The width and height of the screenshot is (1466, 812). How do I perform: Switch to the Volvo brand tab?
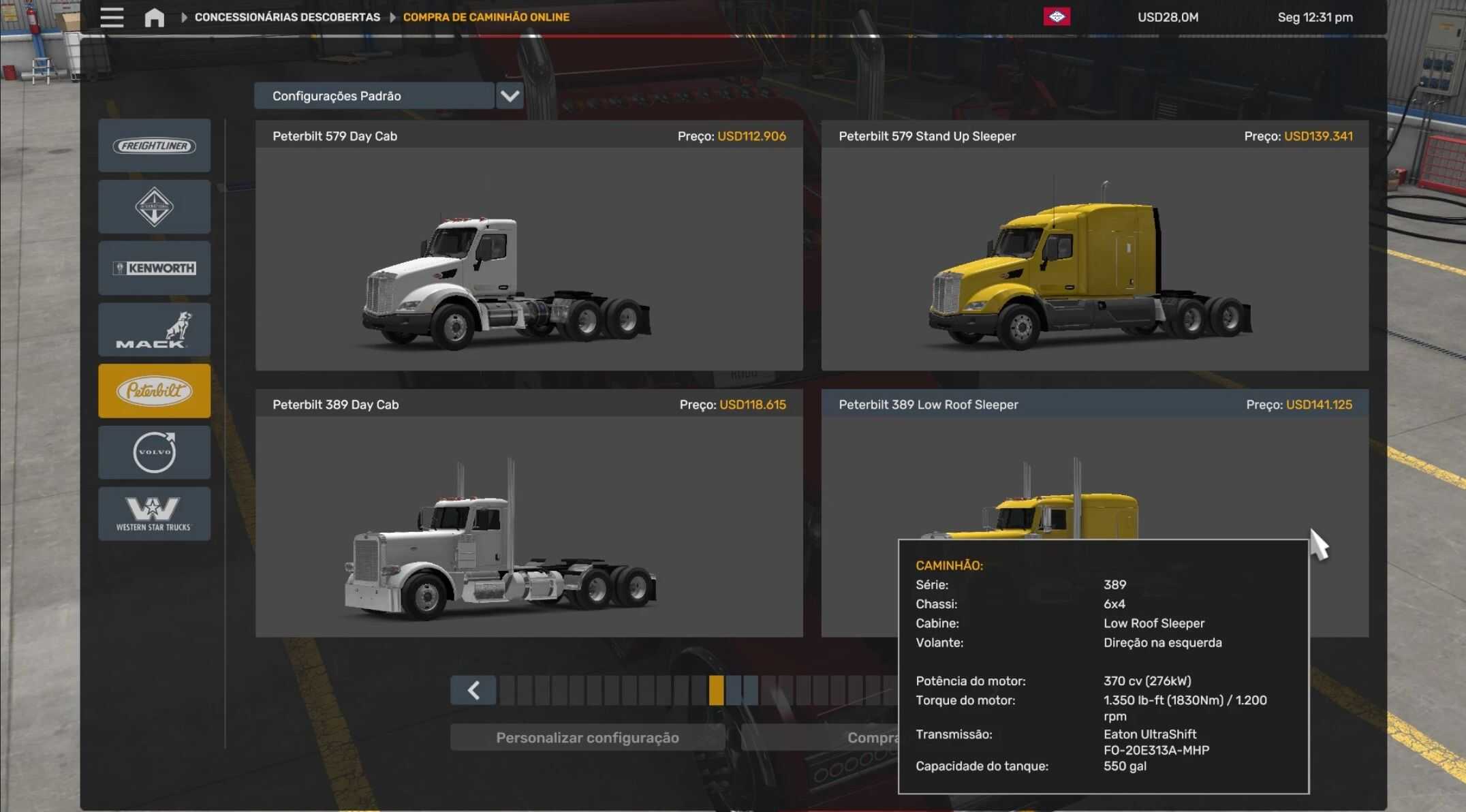pos(155,452)
